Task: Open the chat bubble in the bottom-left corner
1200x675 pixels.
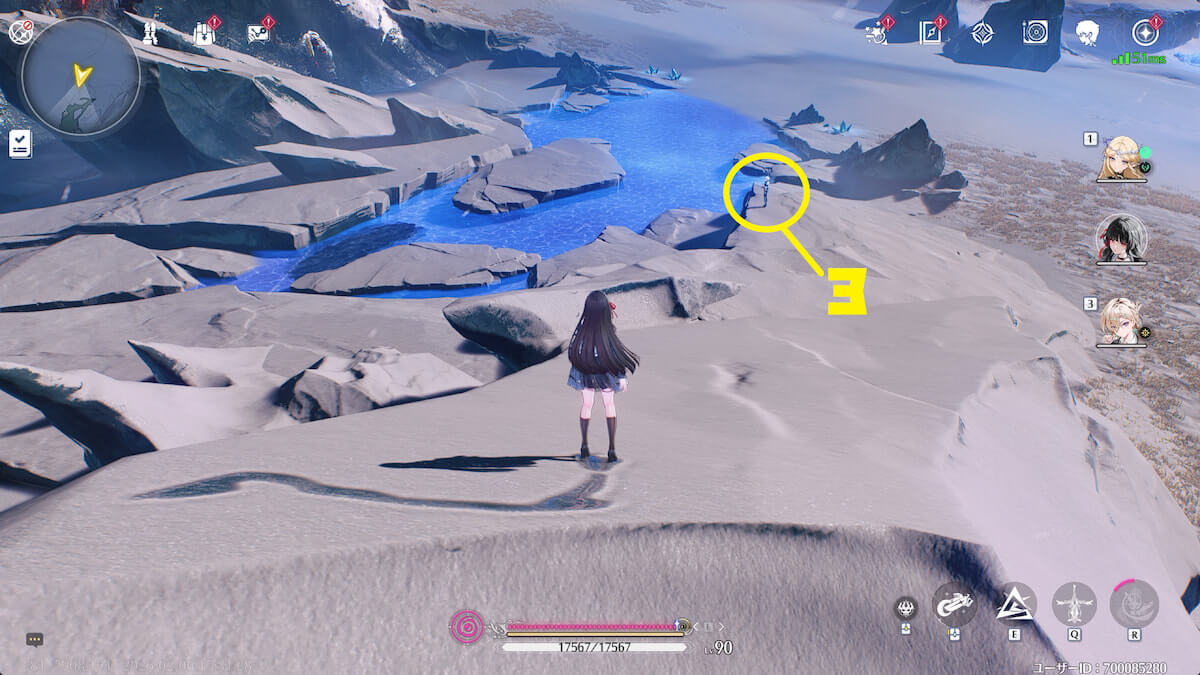Action: (35, 639)
